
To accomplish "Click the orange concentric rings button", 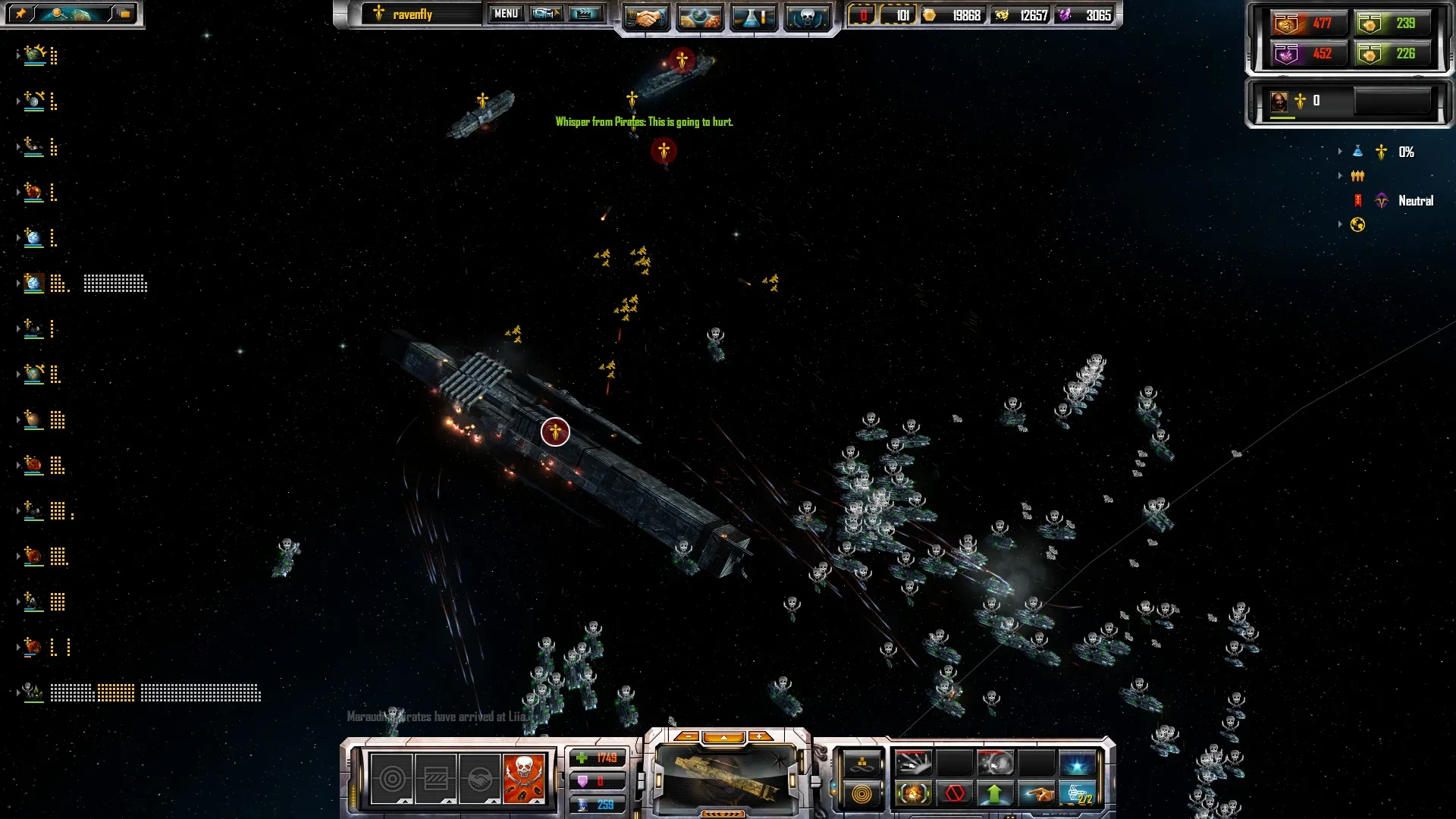I will point(862,794).
